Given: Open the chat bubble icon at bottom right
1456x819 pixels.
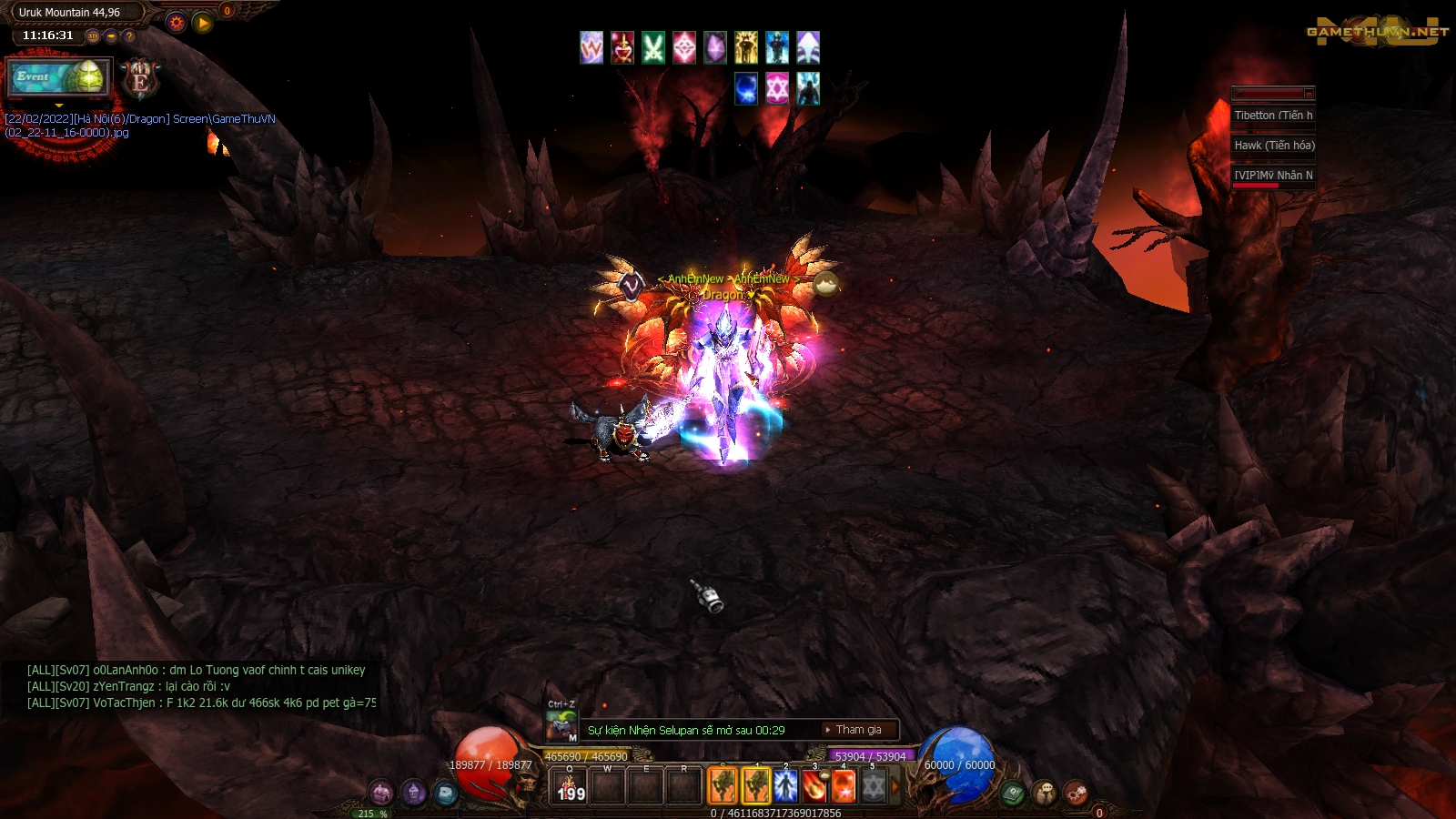Looking at the screenshot, I should click(1045, 793).
